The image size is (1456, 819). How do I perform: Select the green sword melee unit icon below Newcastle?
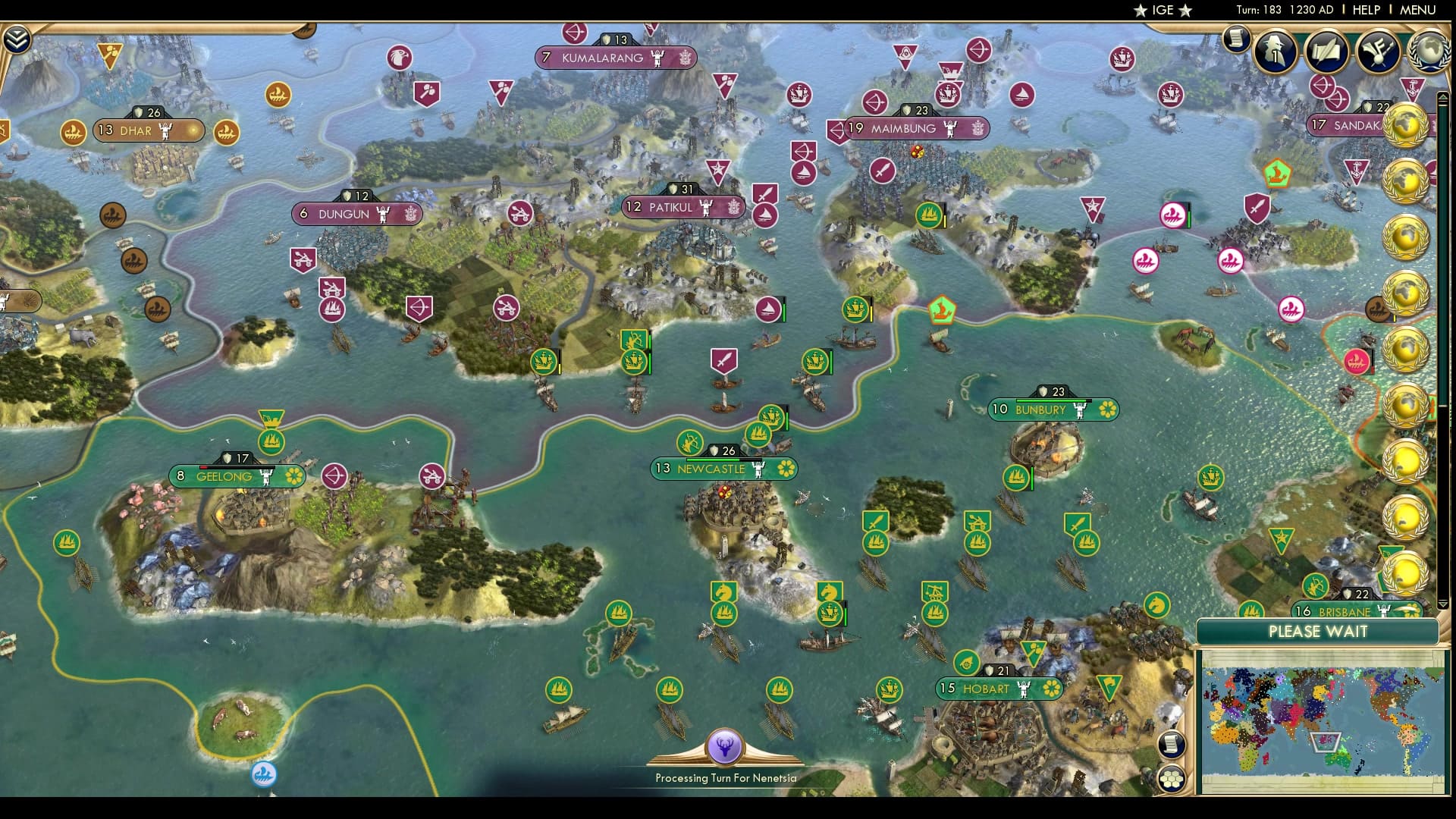(x=874, y=520)
